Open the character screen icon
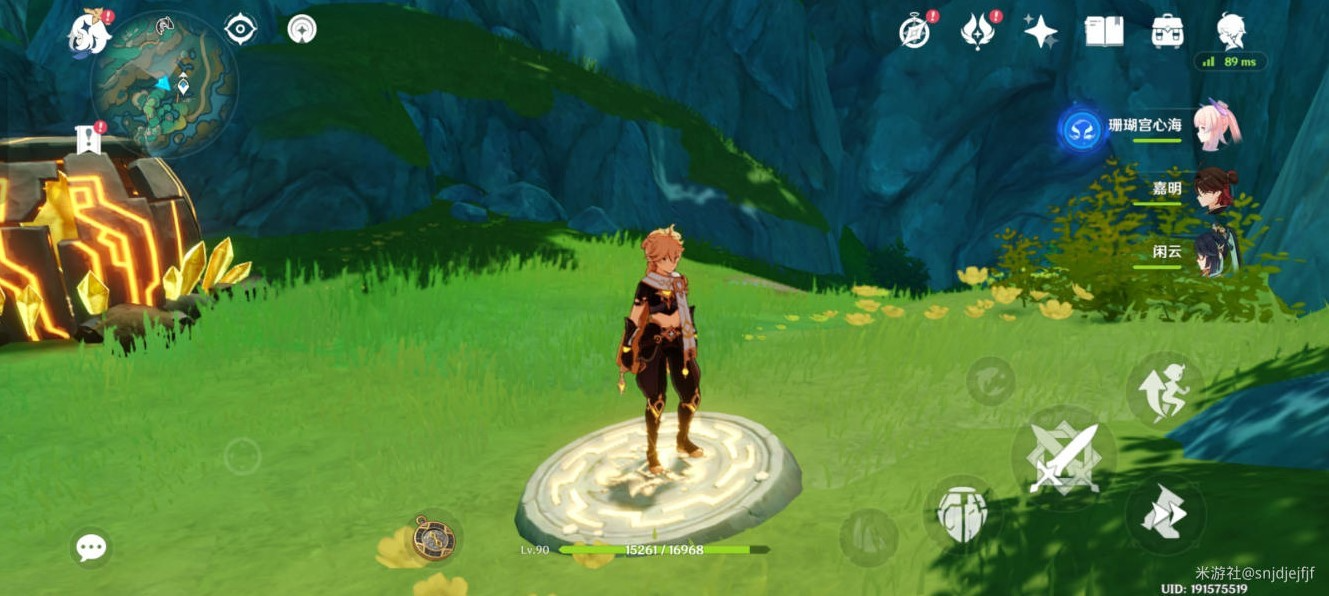The height and width of the screenshot is (596, 1329). (x=1231, y=32)
